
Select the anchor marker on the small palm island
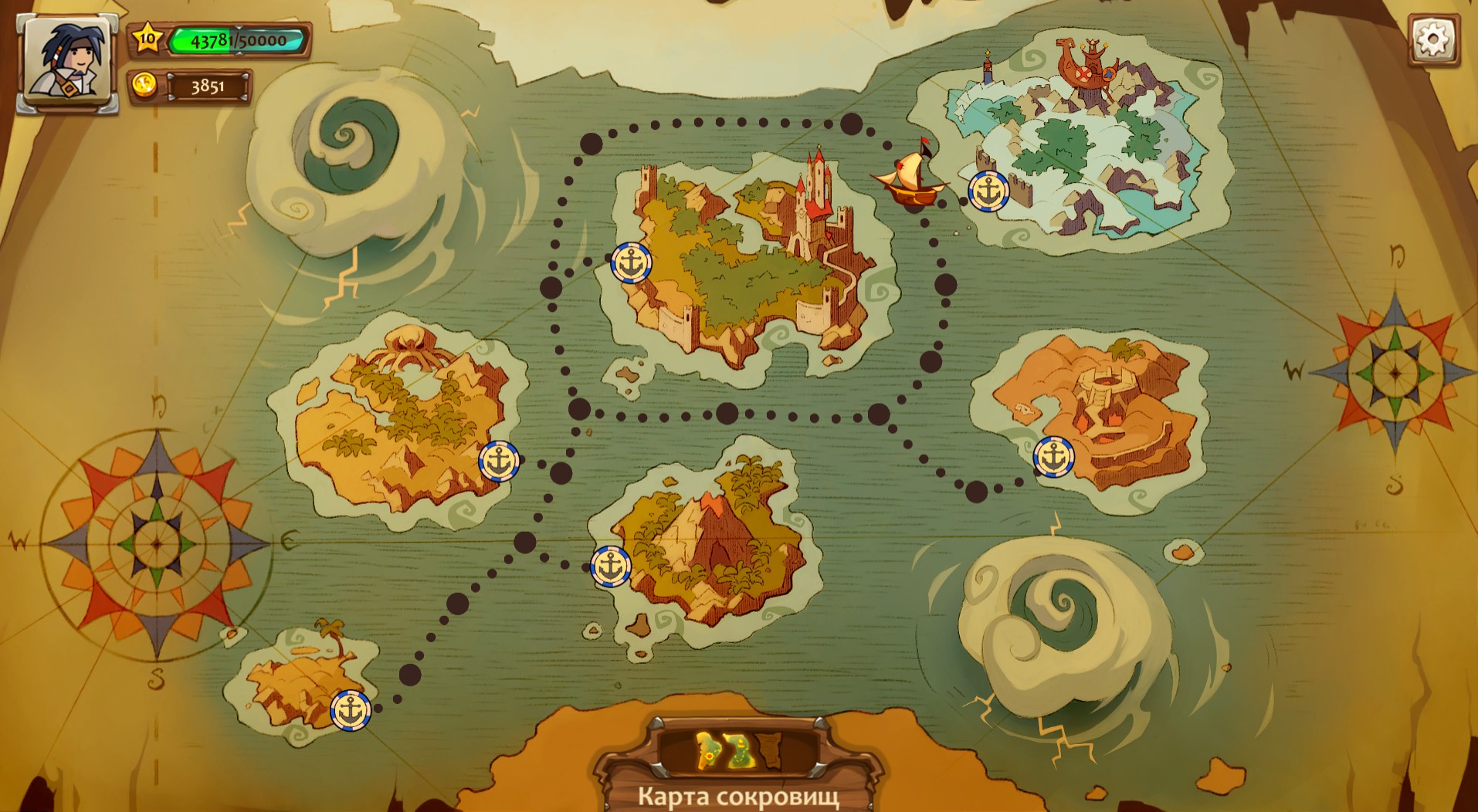[x=351, y=710]
